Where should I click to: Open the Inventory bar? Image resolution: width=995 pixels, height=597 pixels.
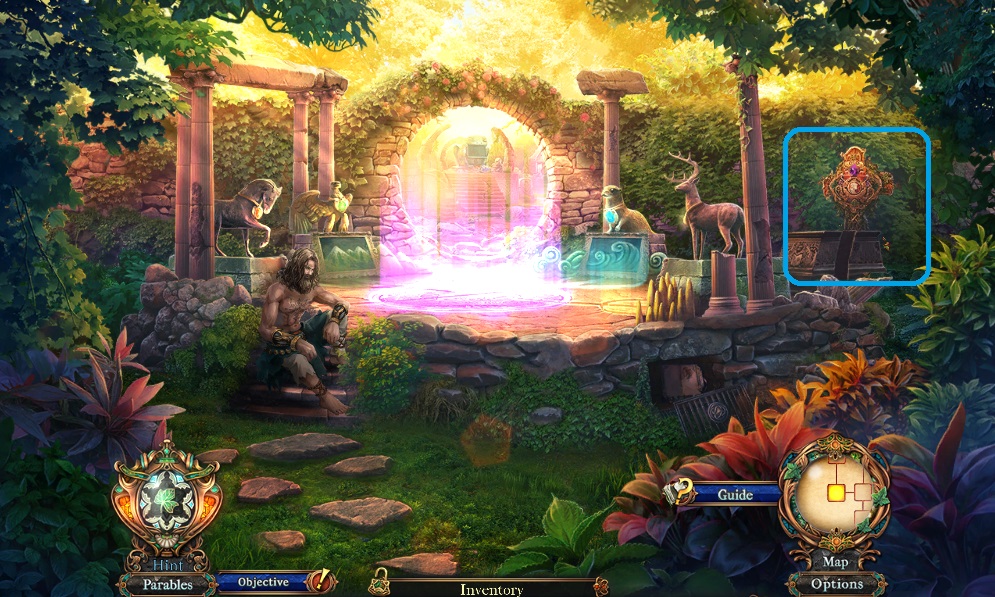click(x=491, y=589)
